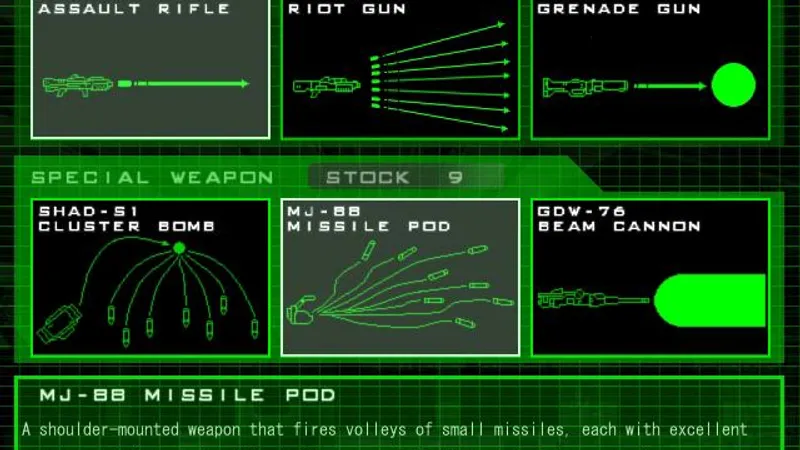Select the SHAD-S1 Cluster Bomb tile
800x450 pixels.
151,278
